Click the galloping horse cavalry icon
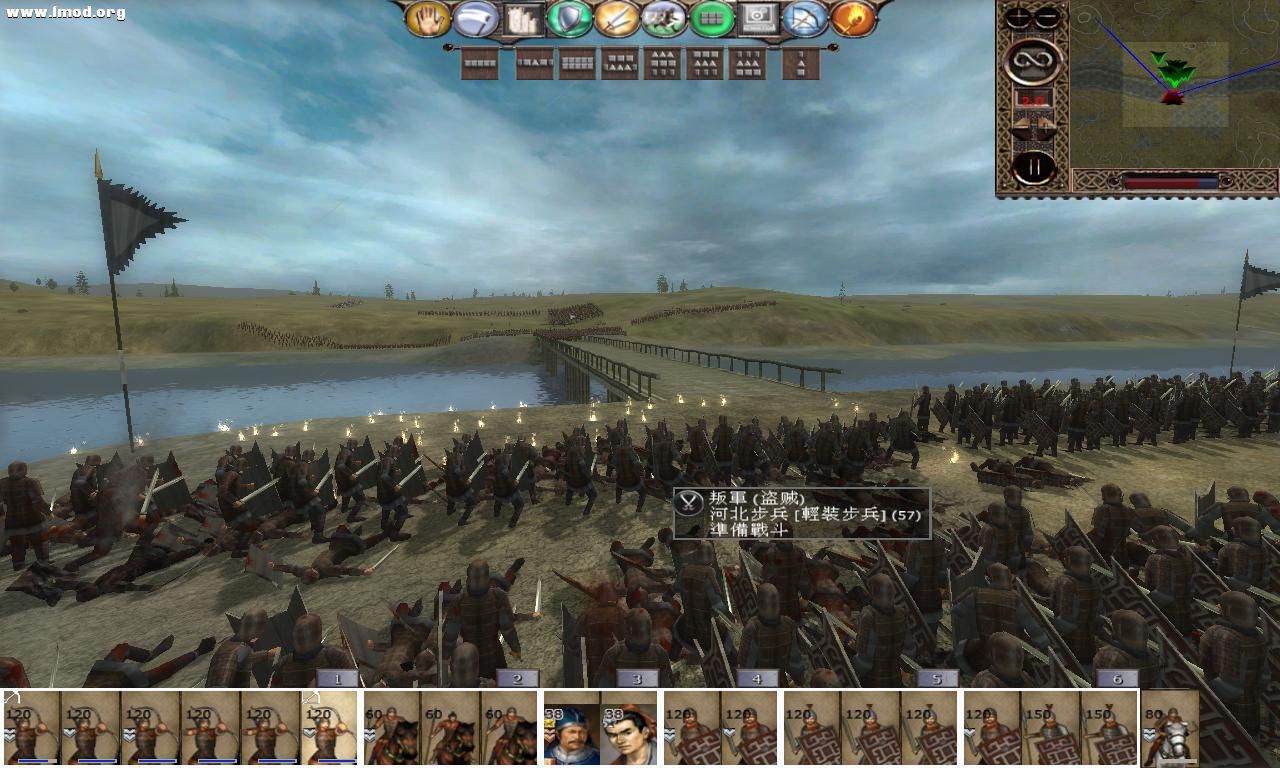 [663, 20]
